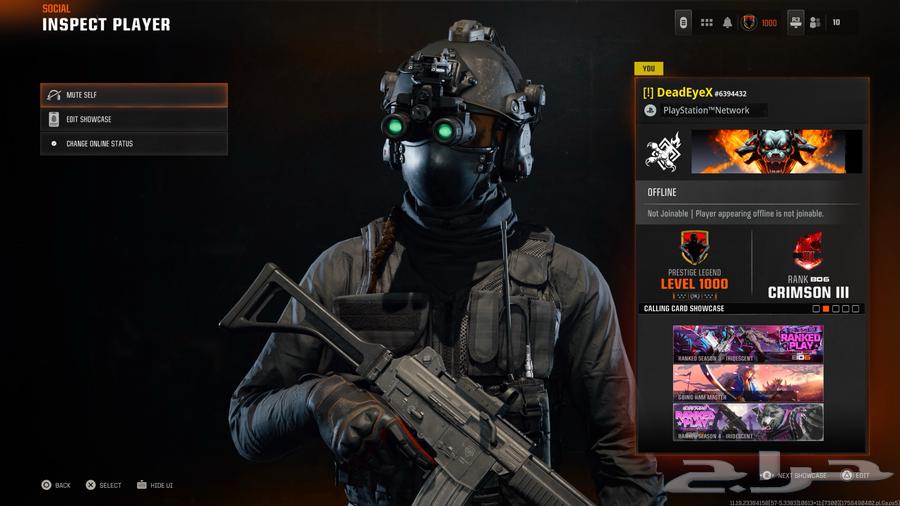Open notifications bell icon
The image size is (900, 506).
727,22
